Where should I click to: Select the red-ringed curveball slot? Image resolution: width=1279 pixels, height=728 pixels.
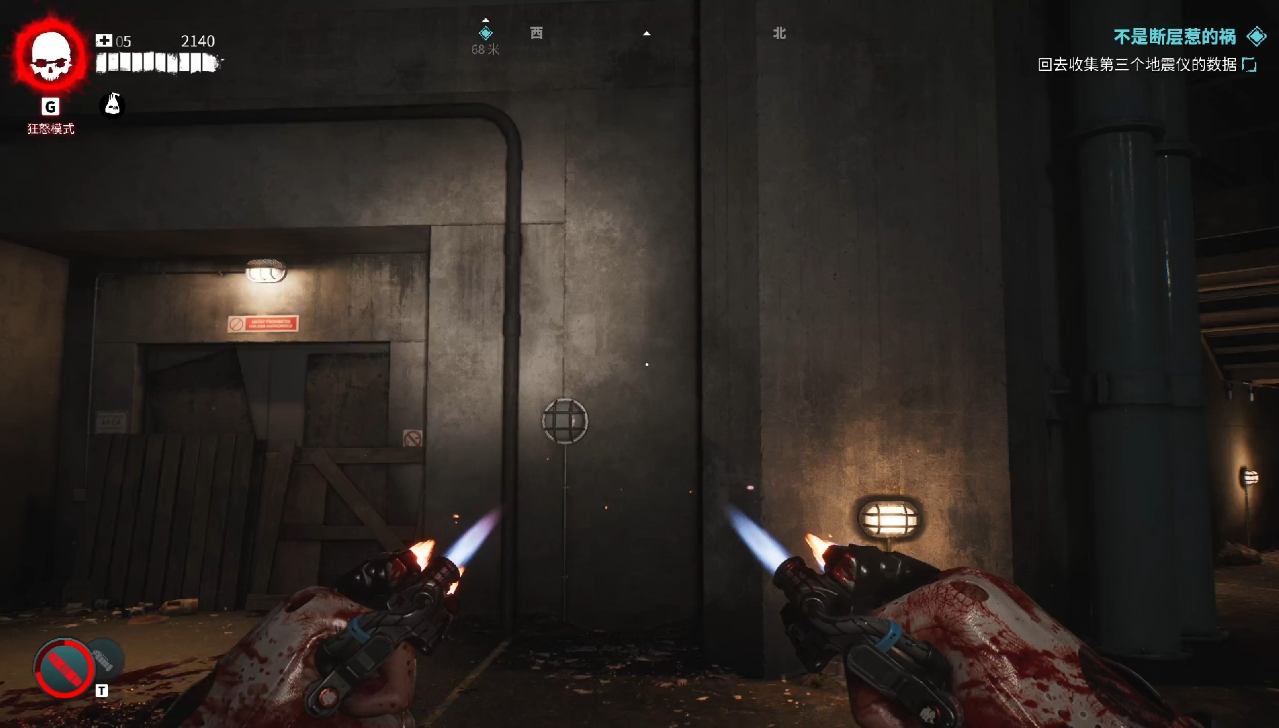(65, 668)
